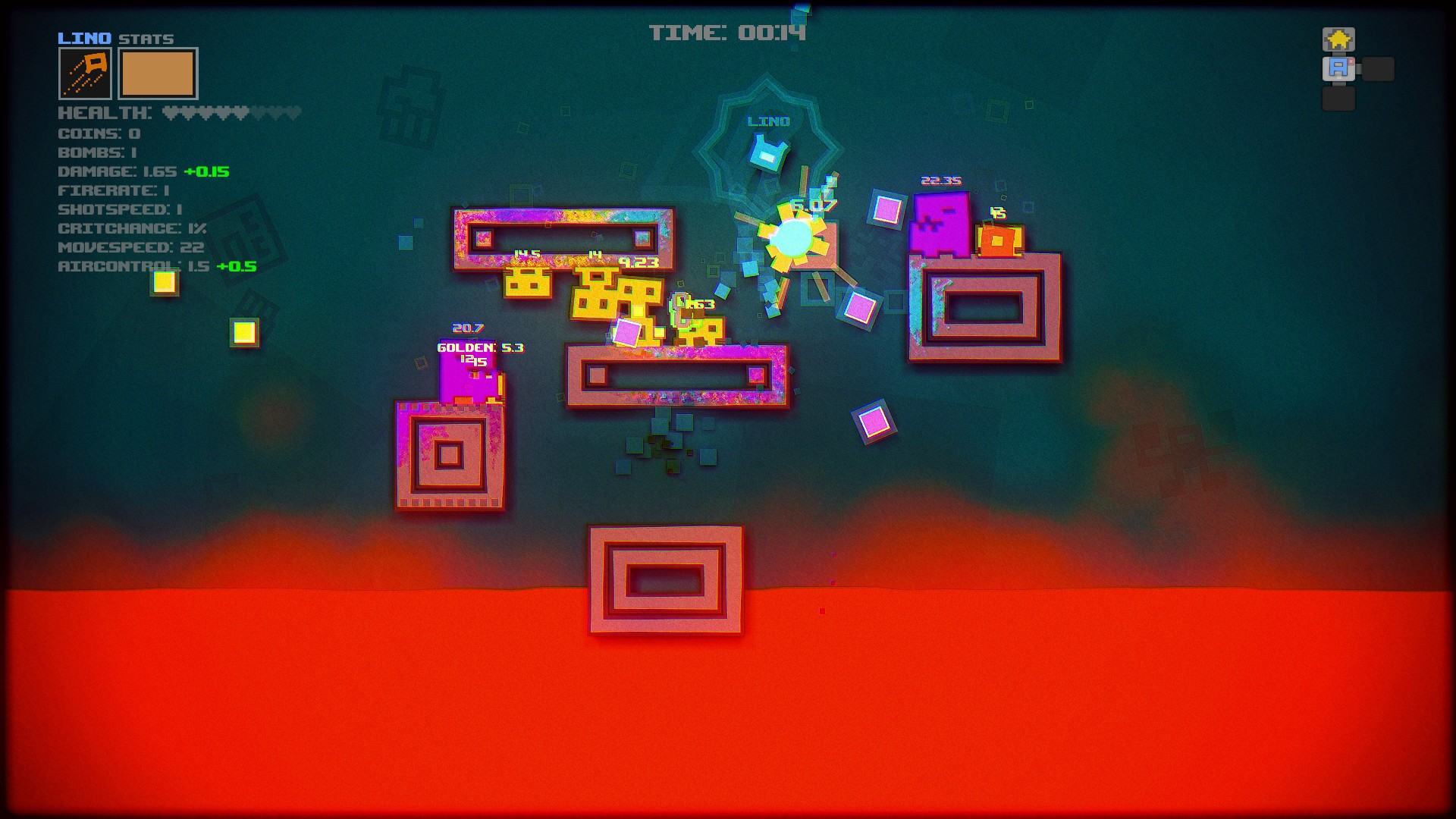This screenshot has width=1456, height=819.
Task: Click the small pink marker on the minimap room
Action: pos(1352,61)
